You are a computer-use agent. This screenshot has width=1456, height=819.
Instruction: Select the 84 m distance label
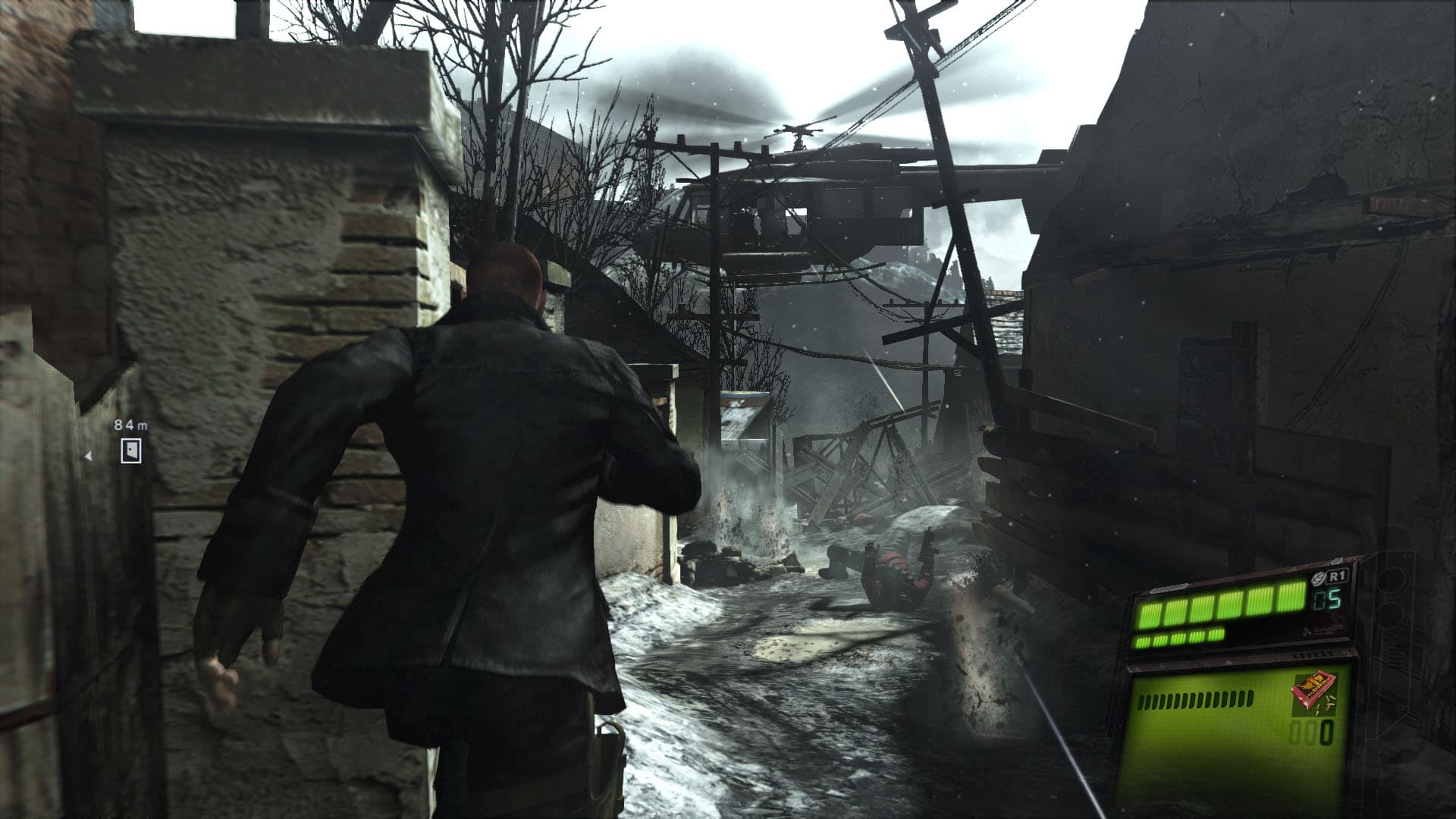(x=130, y=425)
